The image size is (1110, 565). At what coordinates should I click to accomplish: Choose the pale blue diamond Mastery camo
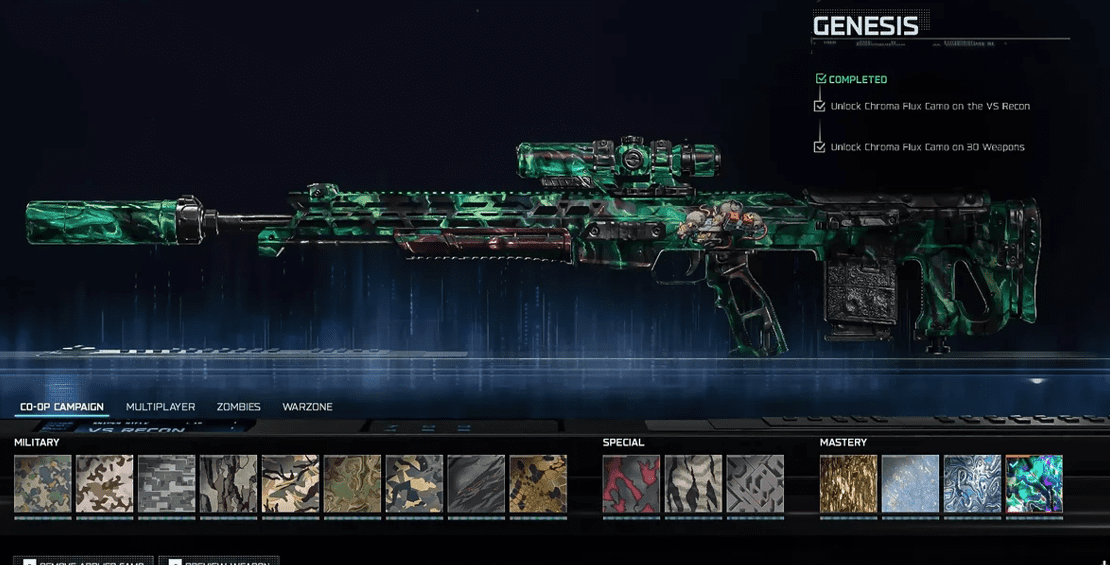tap(910, 484)
